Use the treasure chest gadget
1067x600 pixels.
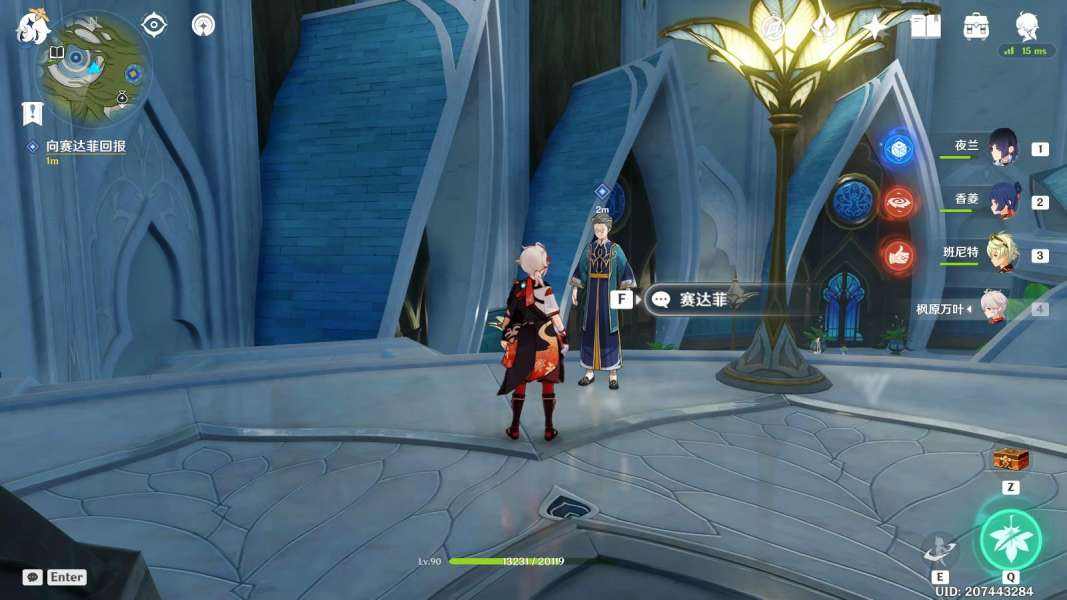[1010, 460]
